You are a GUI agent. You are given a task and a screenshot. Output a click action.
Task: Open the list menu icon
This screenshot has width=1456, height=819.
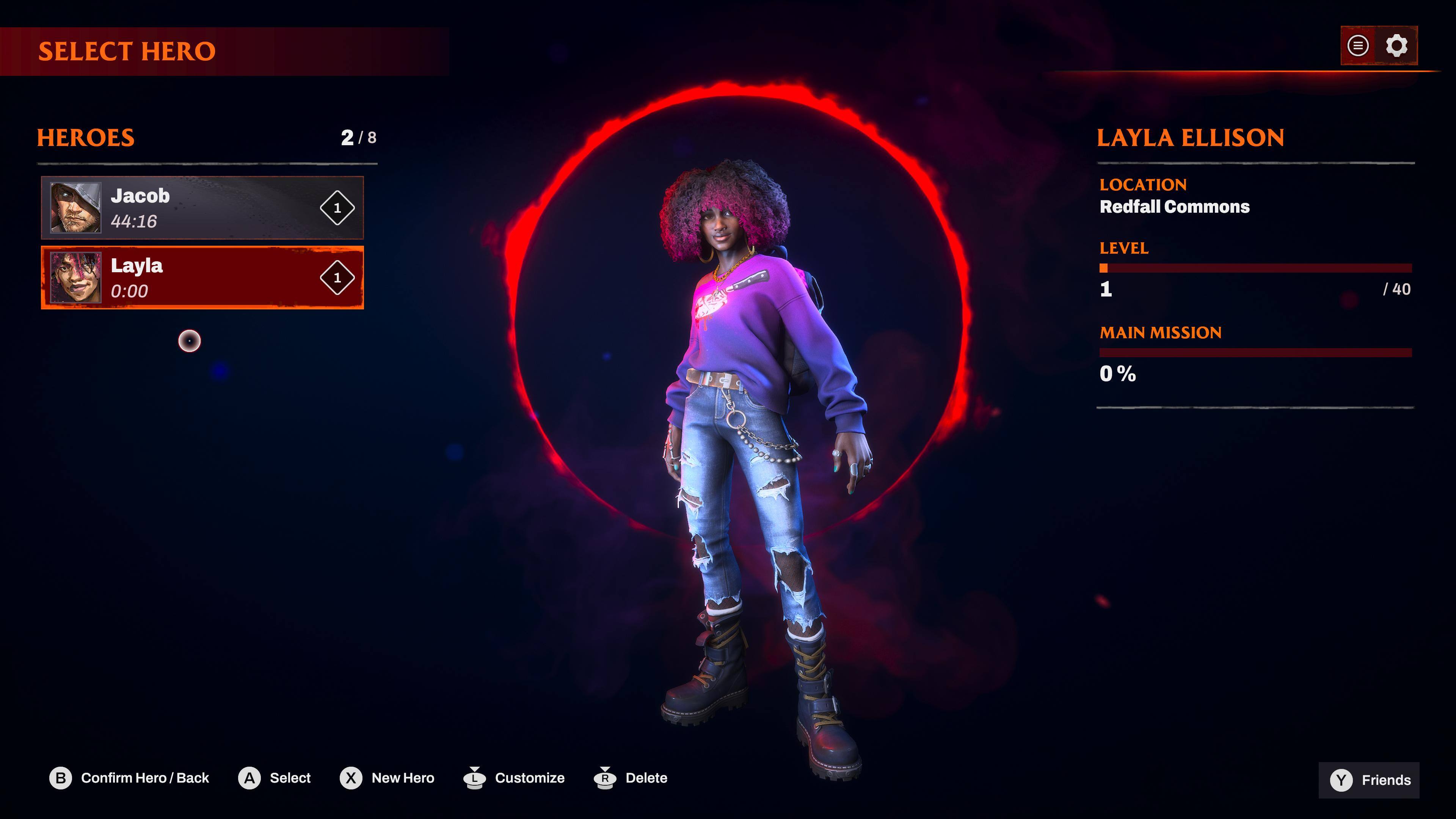click(1358, 46)
